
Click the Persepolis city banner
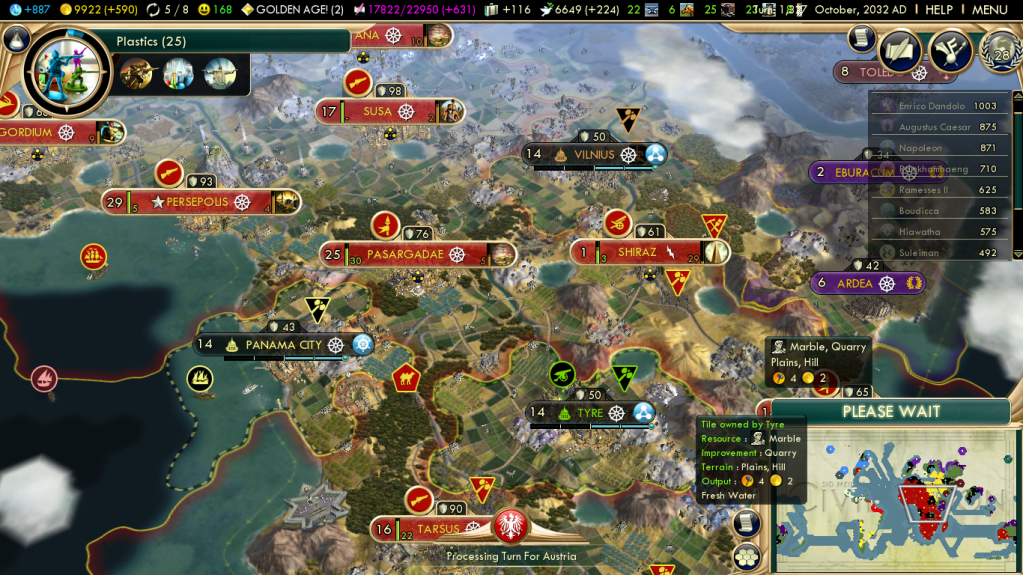coord(198,202)
